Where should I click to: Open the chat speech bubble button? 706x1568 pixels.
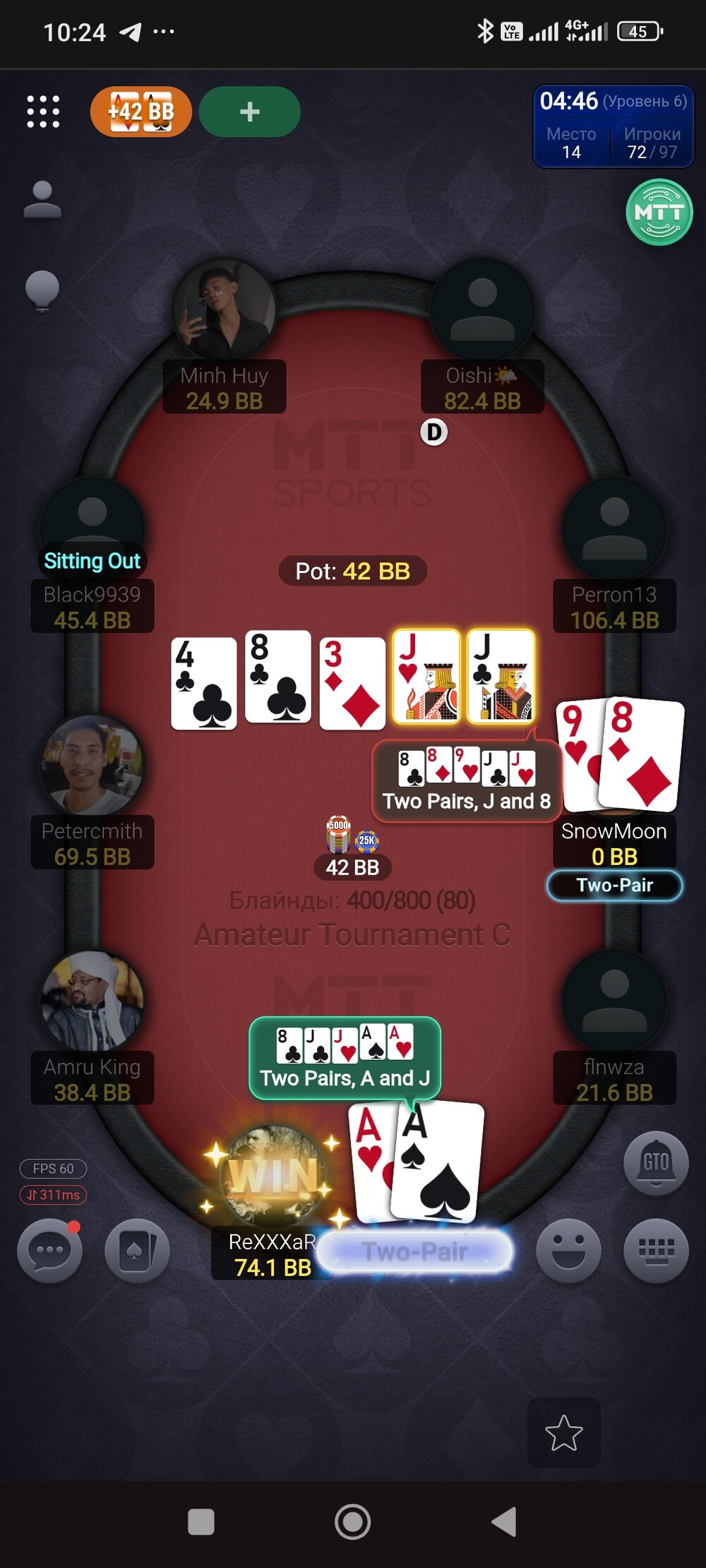point(49,1250)
